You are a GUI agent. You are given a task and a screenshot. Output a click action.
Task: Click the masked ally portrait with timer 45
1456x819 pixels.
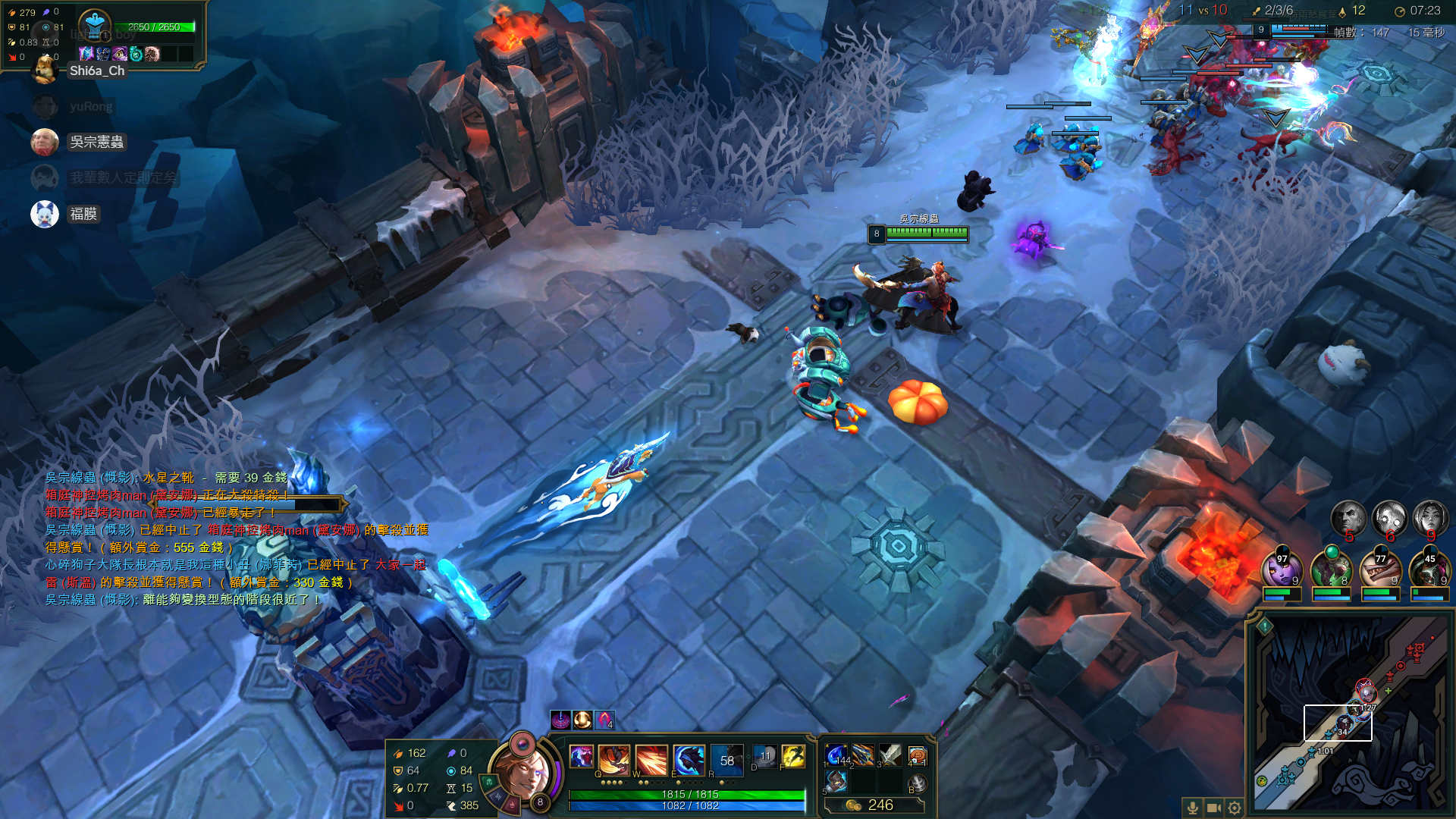[x=1429, y=570]
